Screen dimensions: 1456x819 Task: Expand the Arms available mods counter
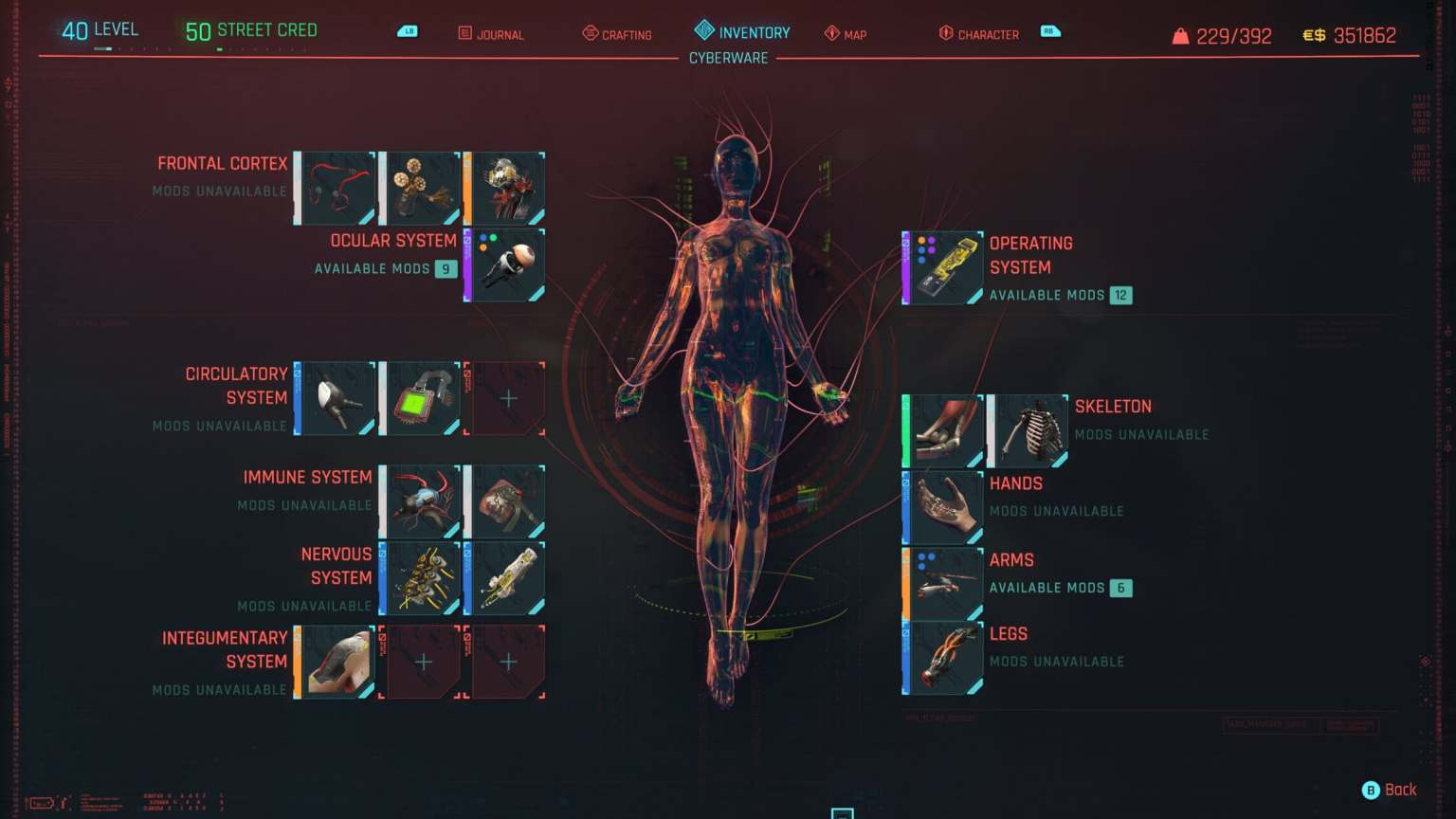pyautogui.click(x=1120, y=588)
